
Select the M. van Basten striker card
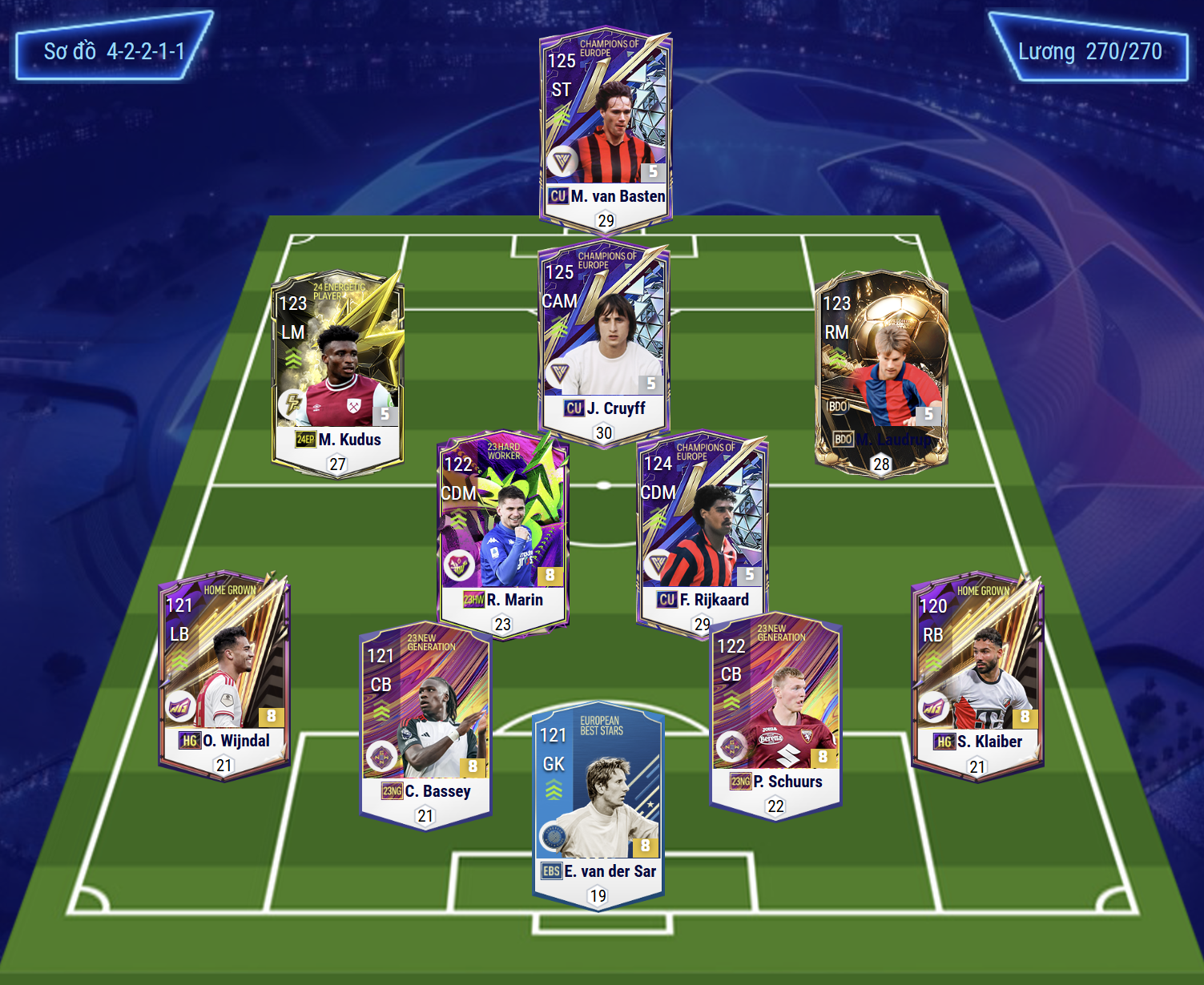tap(606, 128)
